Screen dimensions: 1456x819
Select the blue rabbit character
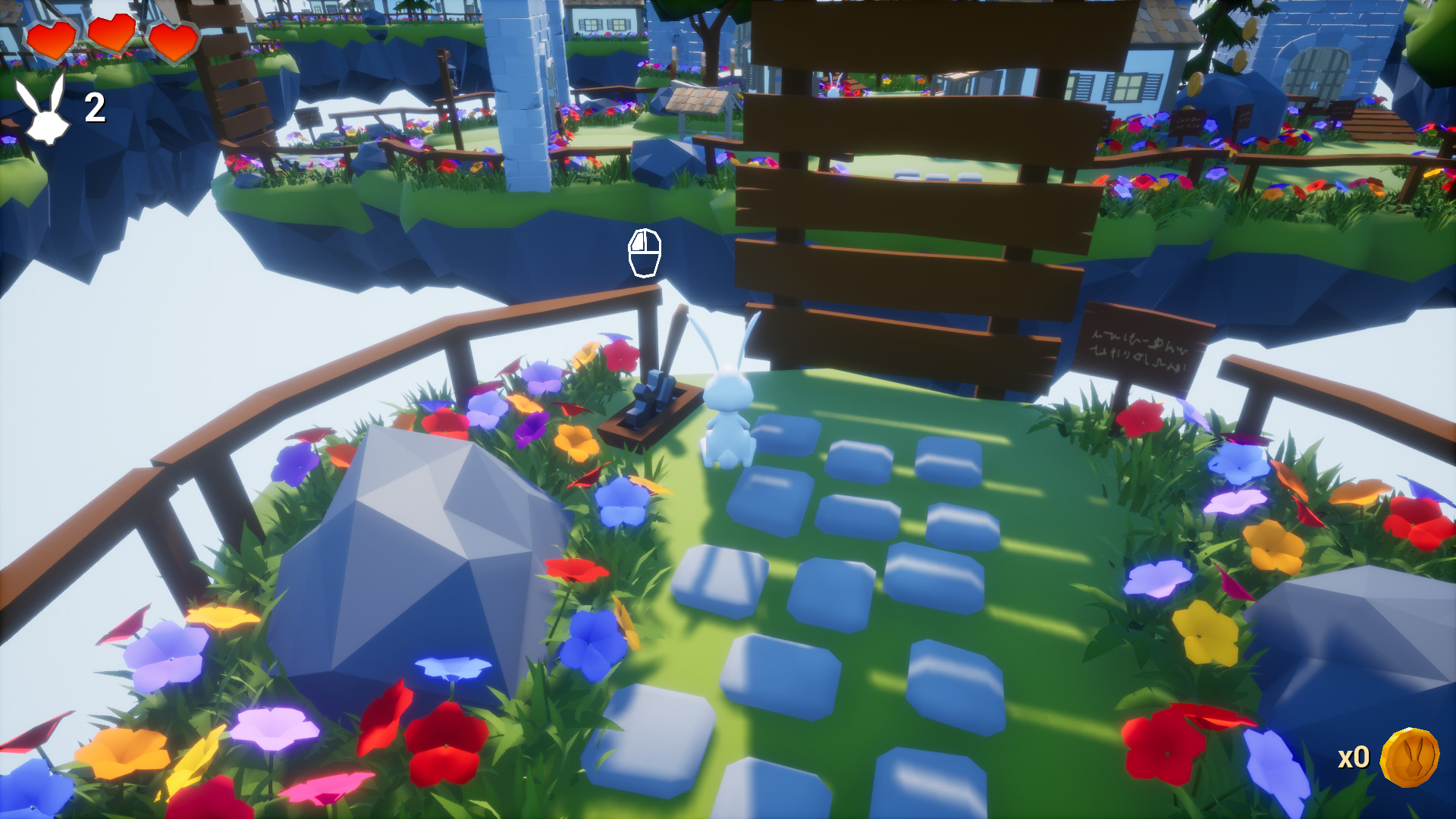tap(730, 402)
